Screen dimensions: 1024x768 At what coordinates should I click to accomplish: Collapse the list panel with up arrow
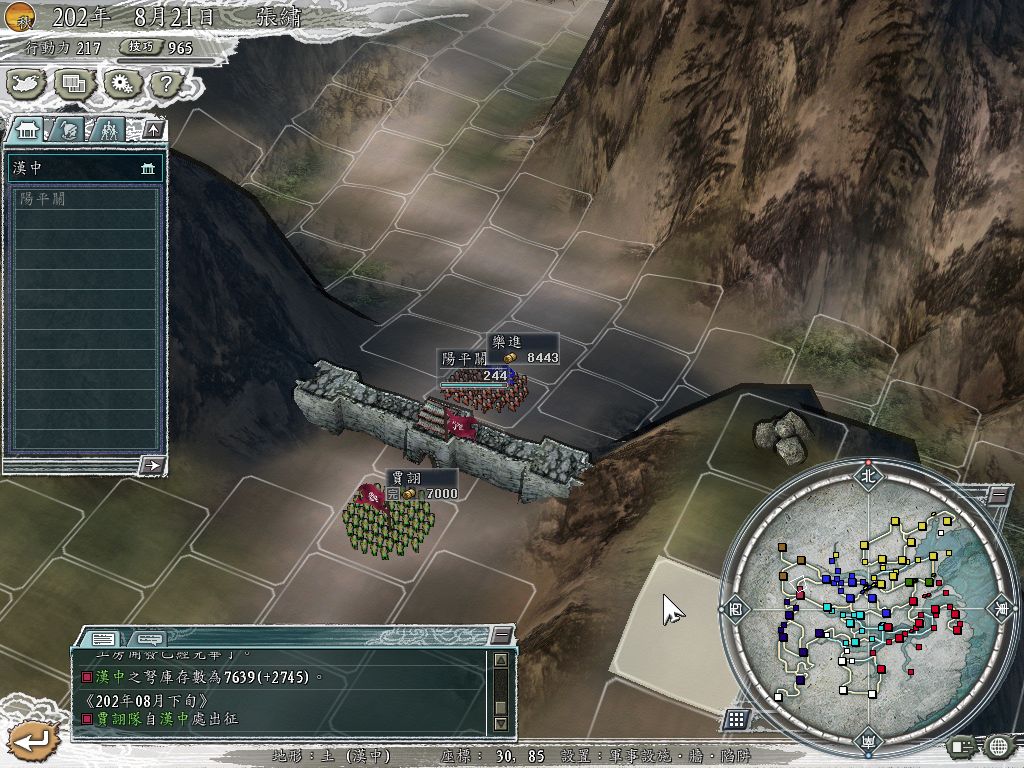point(152,129)
